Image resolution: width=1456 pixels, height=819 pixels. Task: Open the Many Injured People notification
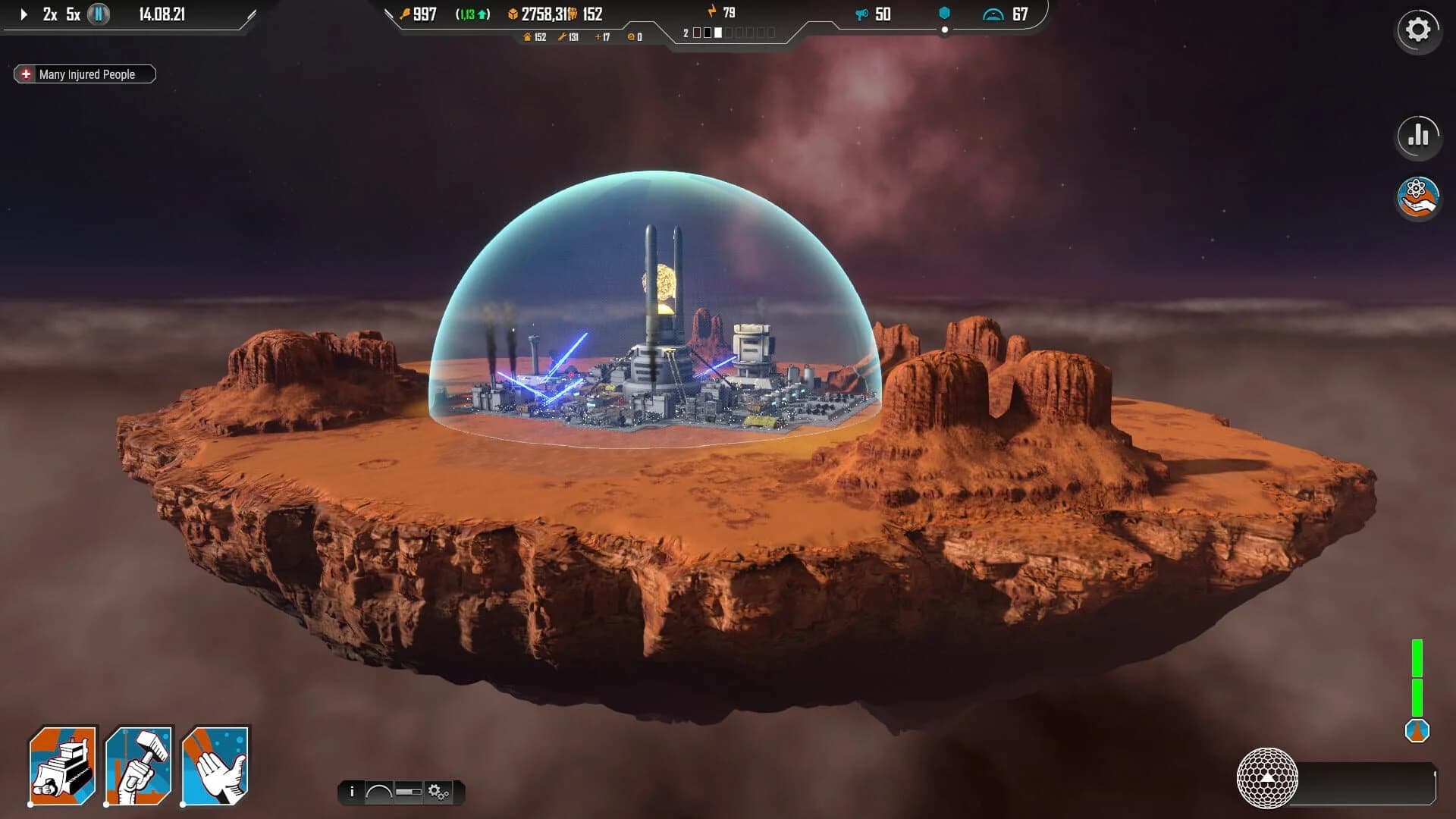83,74
